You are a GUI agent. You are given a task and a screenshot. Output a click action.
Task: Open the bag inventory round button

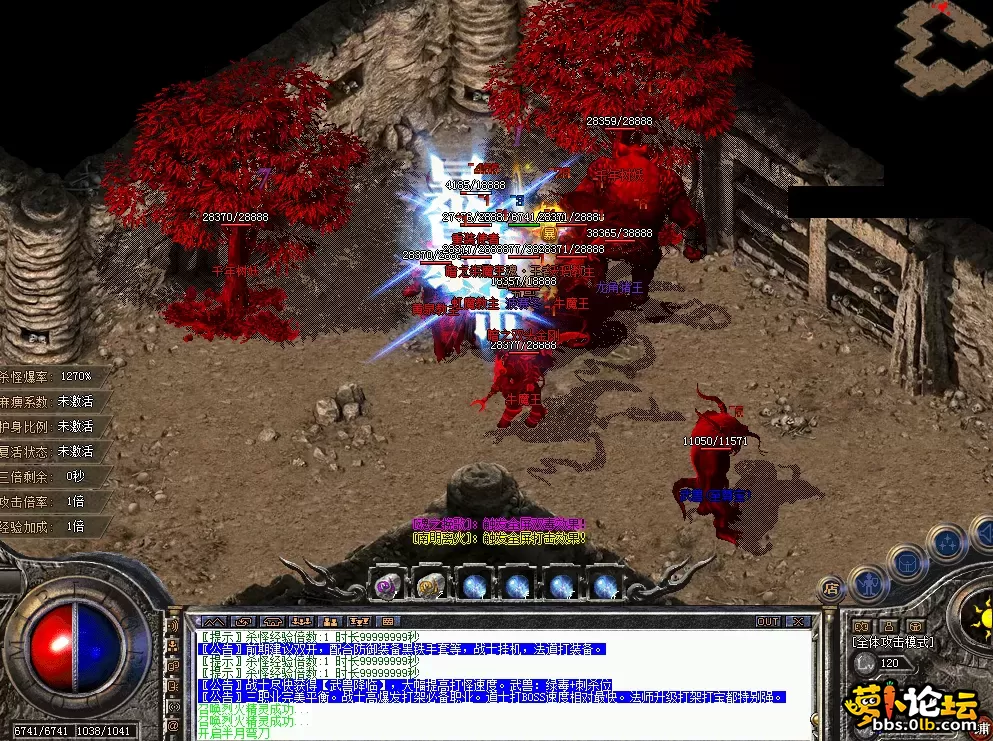point(905,561)
